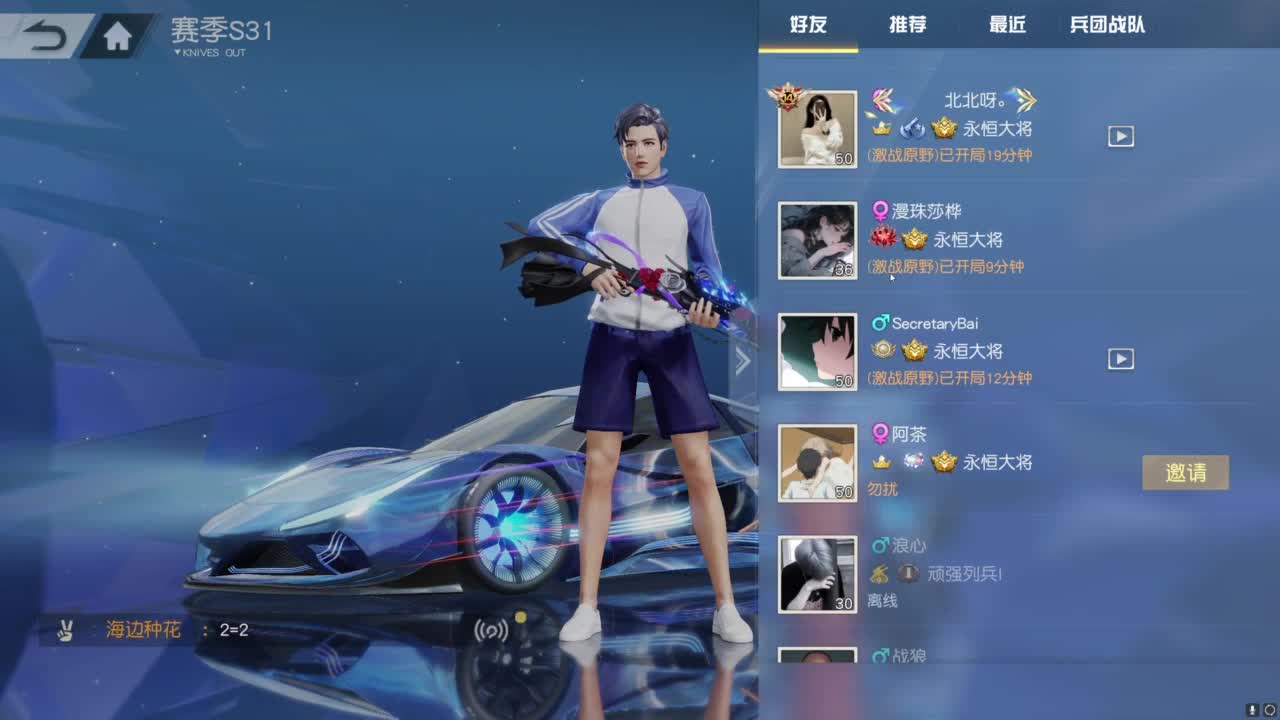Switch to the 兵团战队 tab

[1110, 27]
